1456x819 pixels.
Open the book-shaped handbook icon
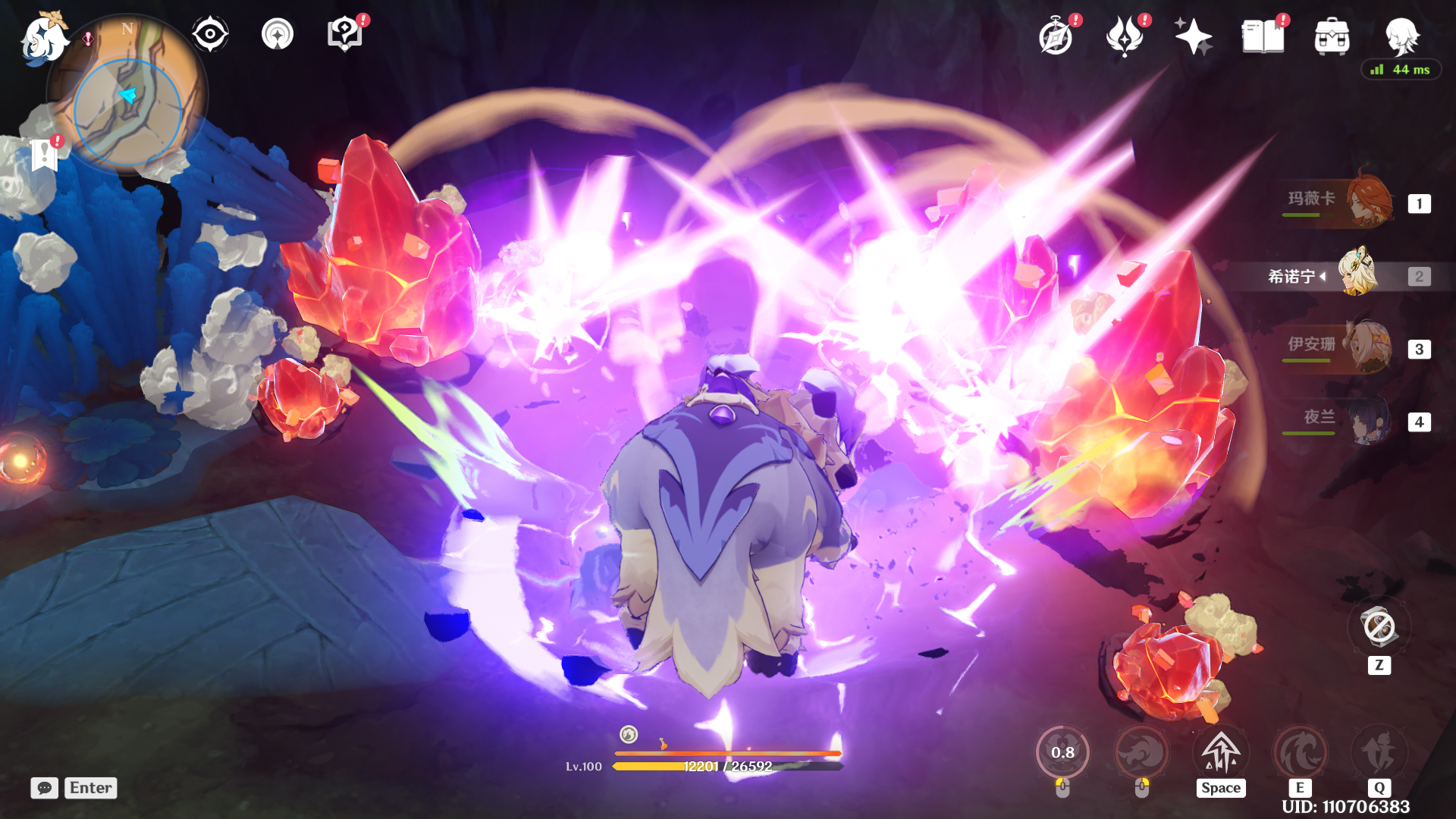pos(1263,36)
